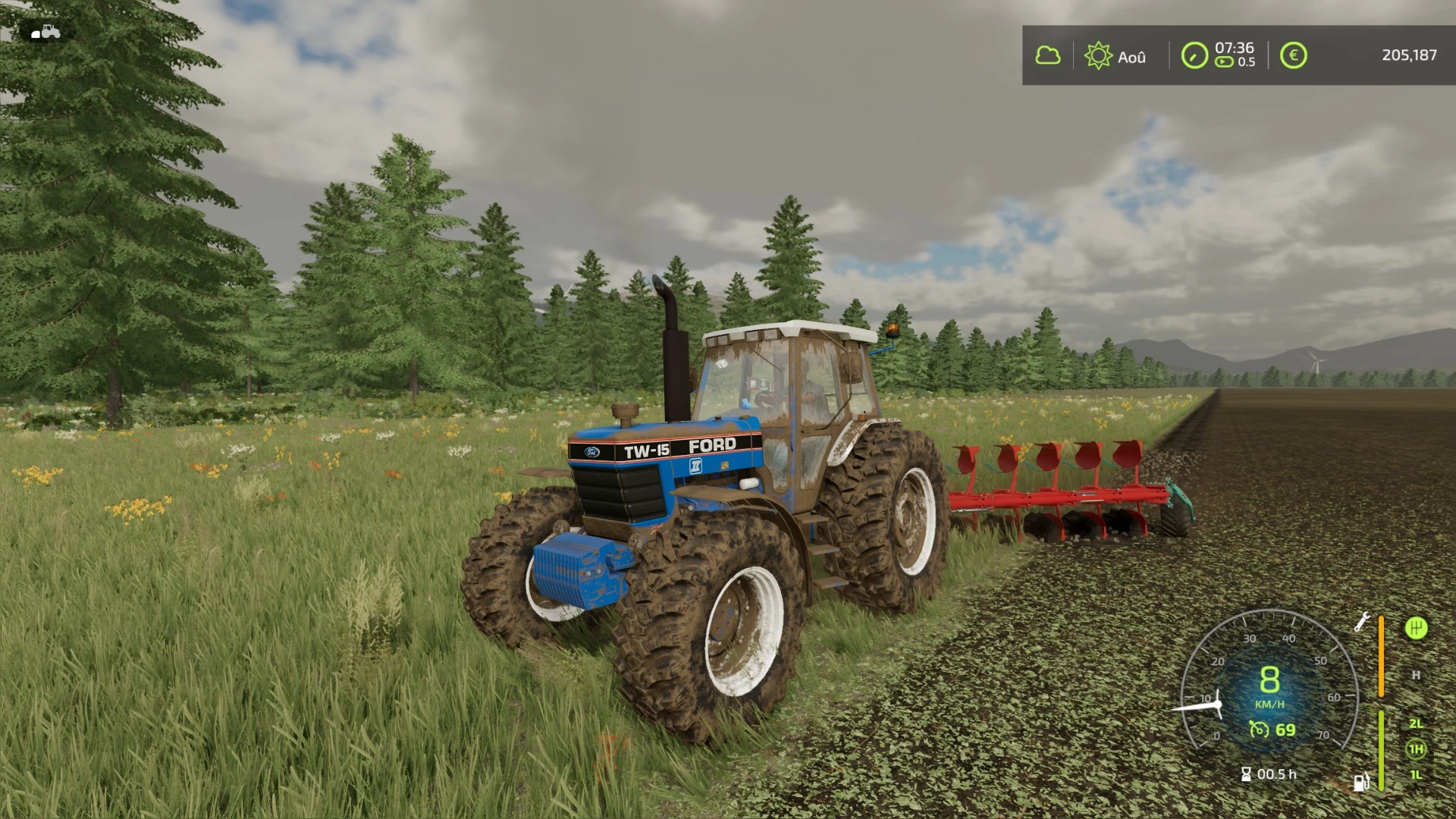Viewport: 1456px width, 819px height.
Task: Click the Aoû month label
Action: (1133, 56)
